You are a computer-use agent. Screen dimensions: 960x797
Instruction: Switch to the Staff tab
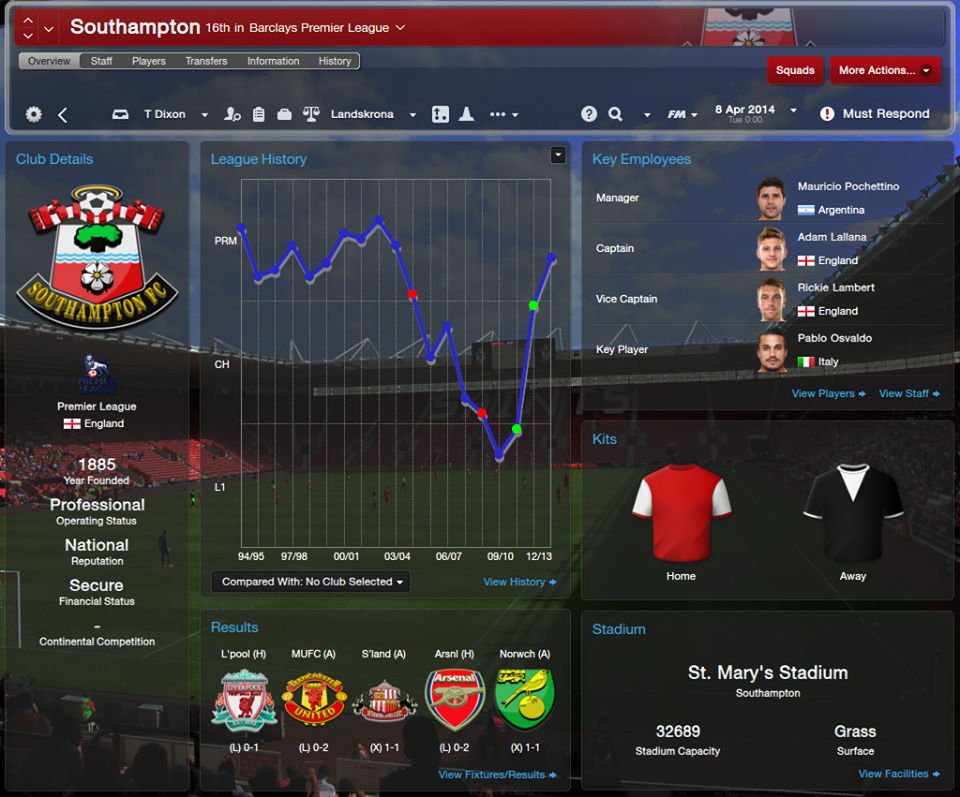(x=101, y=61)
